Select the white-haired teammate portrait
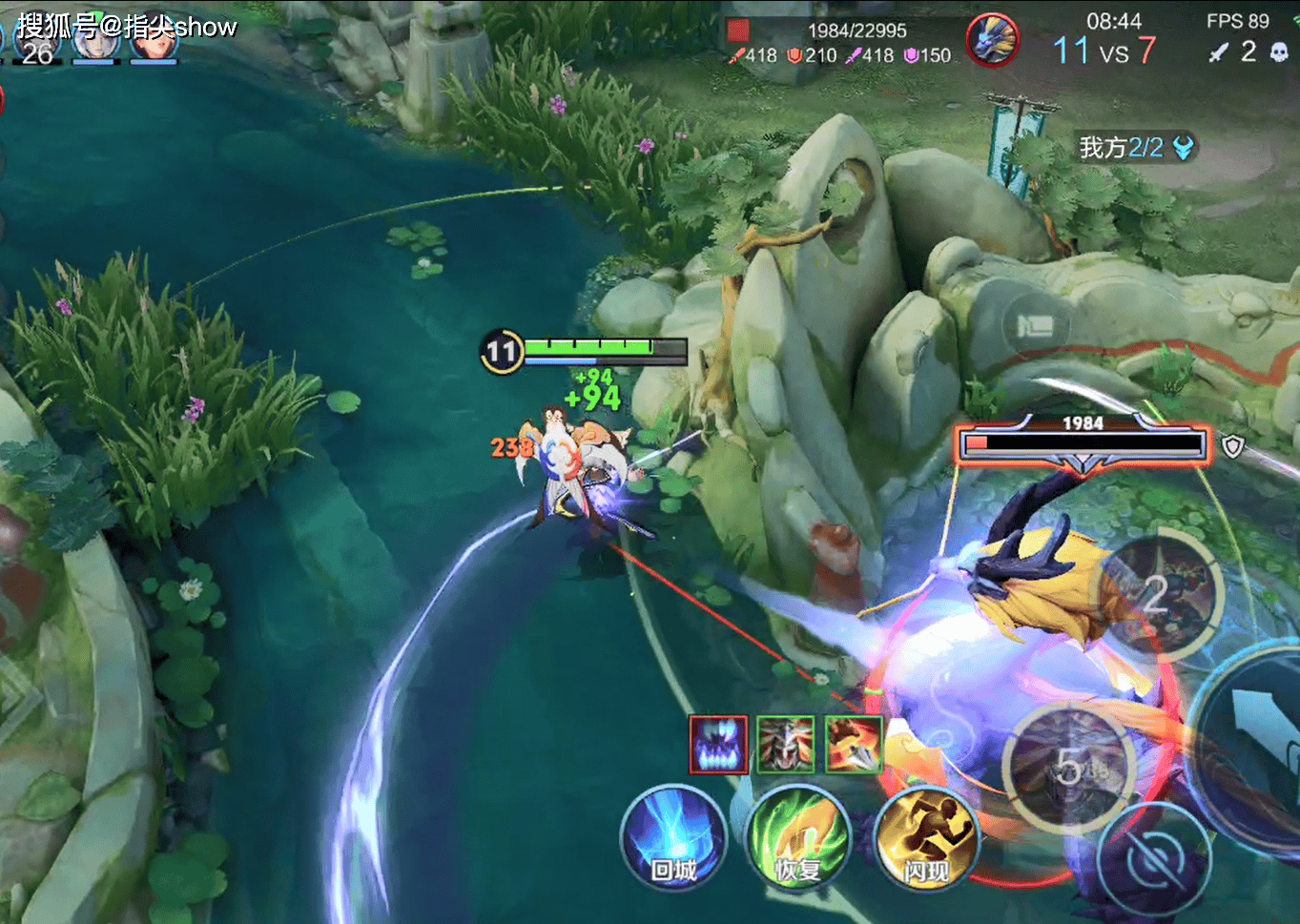 pyautogui.click(x=95, y=40)
